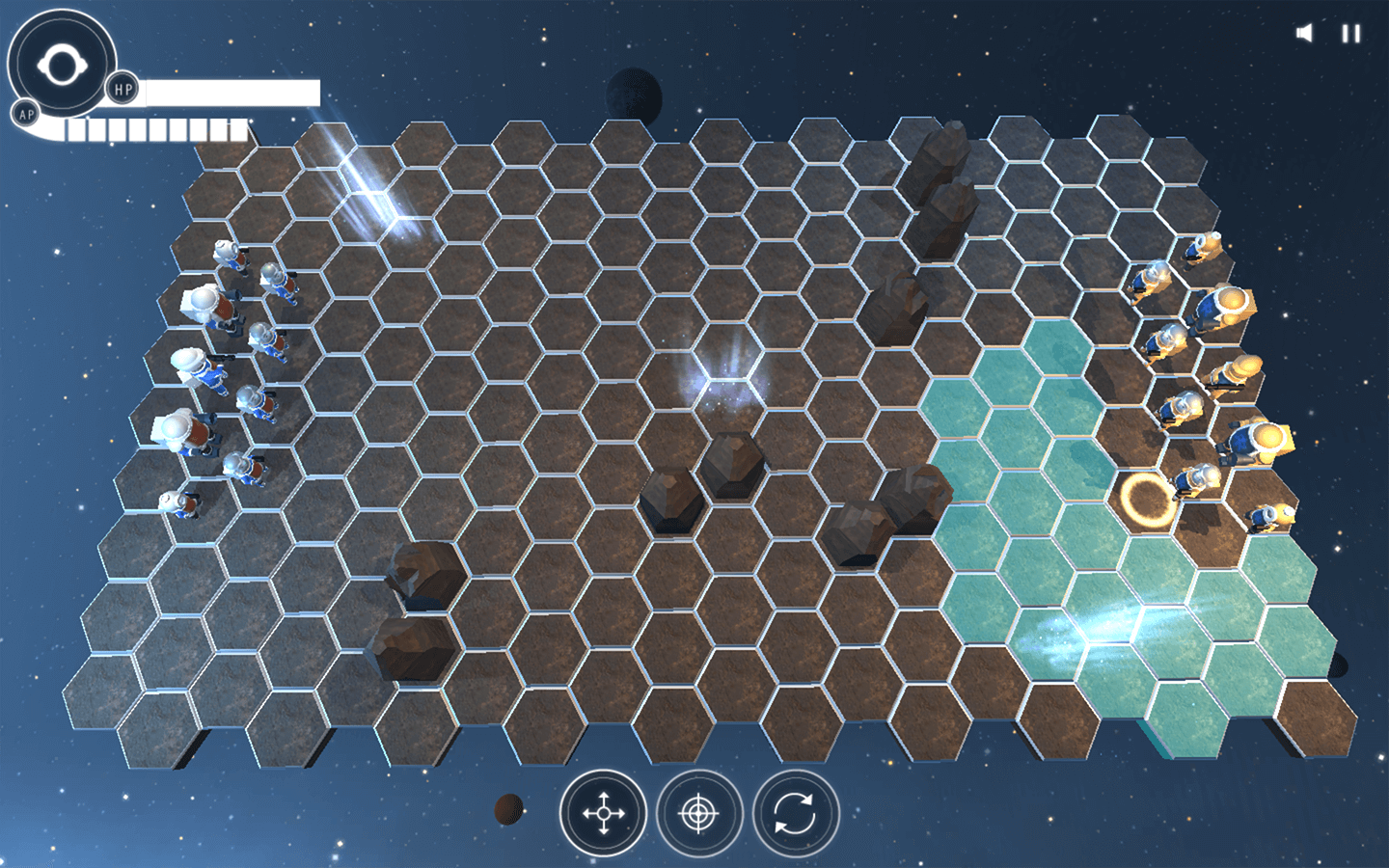
Task: Activate the move action button
Action: pyautogui.click(x=603, y=814)
